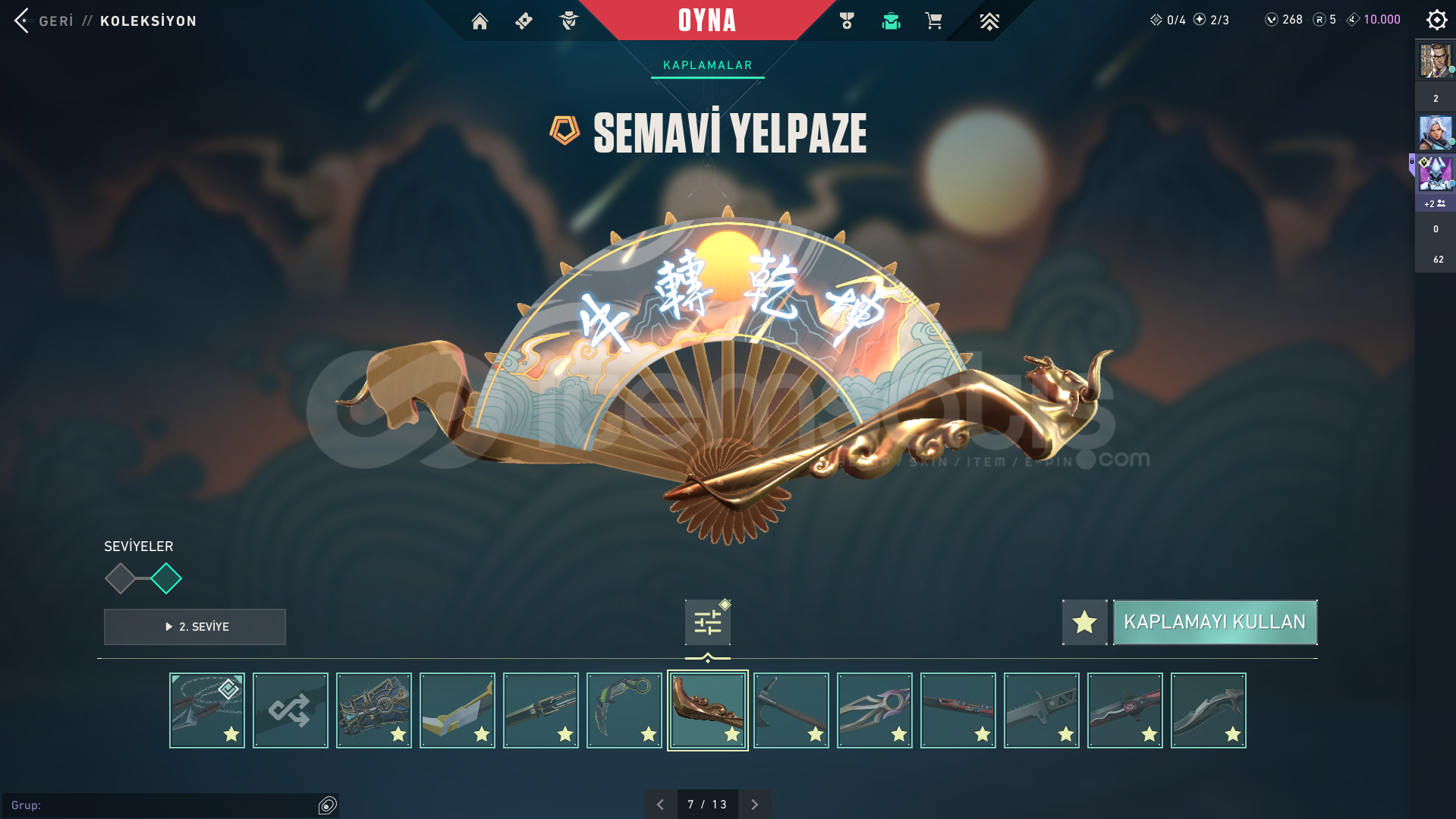Screen dimensions: 1456x819
Task: Open the collection backpack icon
Action: pyautogui.click(x=891, y=21)
